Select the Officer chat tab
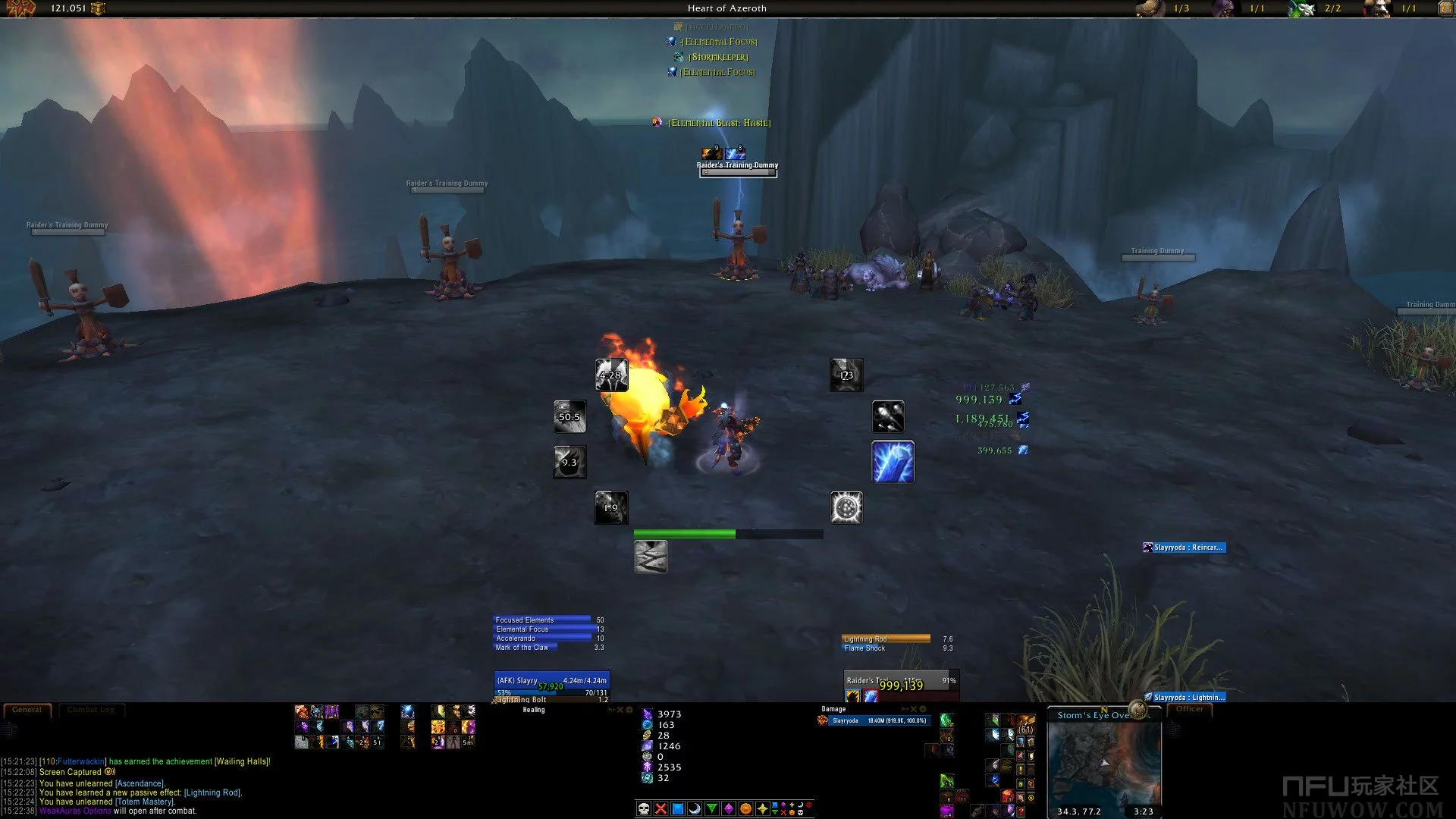The height and width of the screenshot is (819, 1456). coord(1189,709)
